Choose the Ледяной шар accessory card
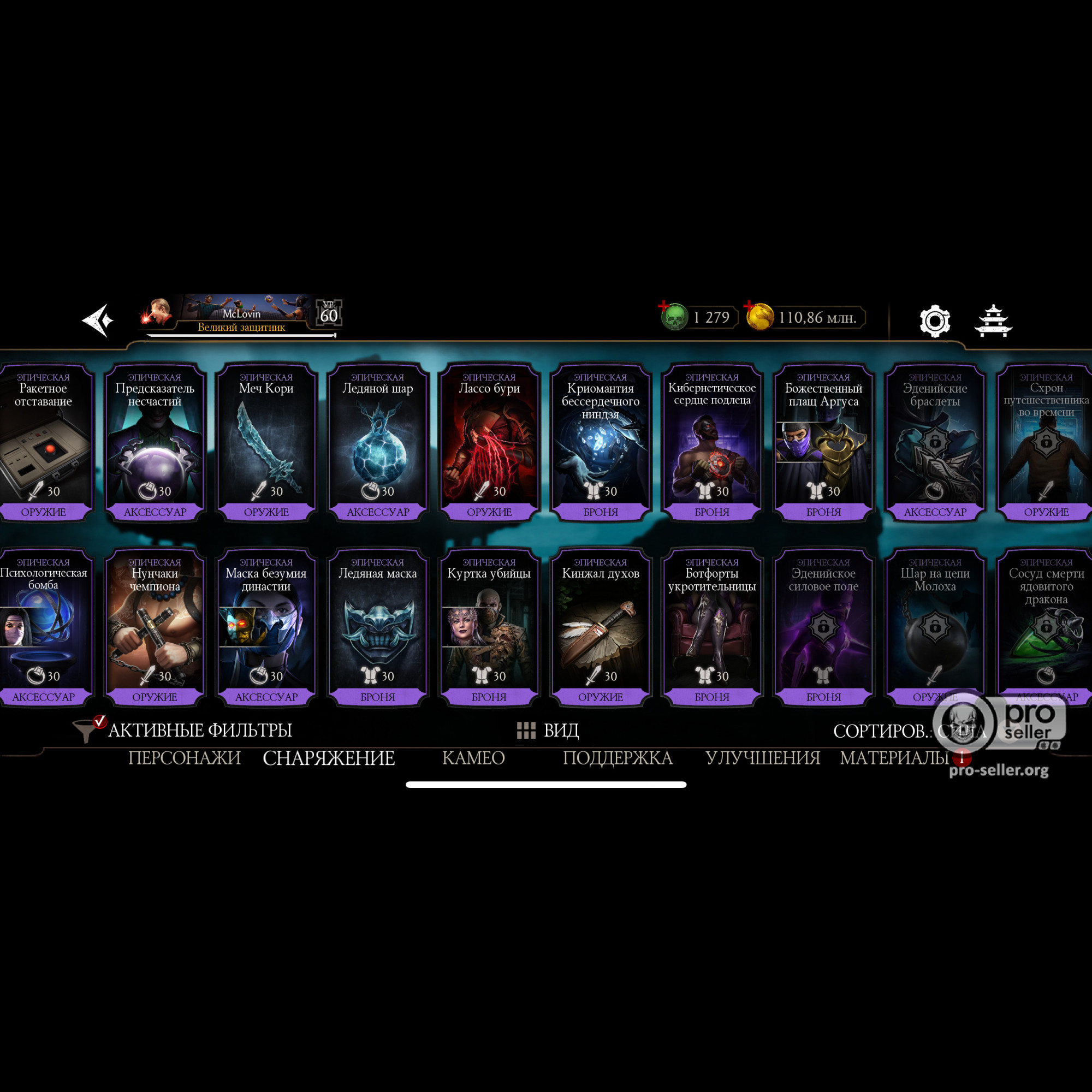Image resolution: width=1092 pixels, height=1092 pixels. coord(378,441)
